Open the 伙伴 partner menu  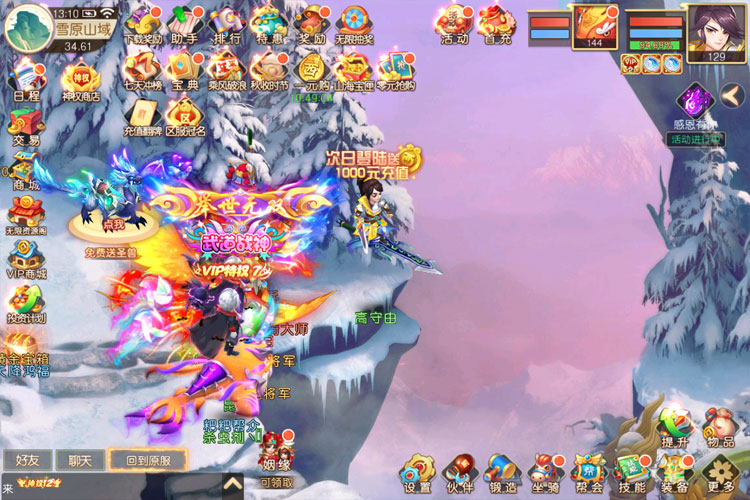pyautogui.click(x=460, y=470)
